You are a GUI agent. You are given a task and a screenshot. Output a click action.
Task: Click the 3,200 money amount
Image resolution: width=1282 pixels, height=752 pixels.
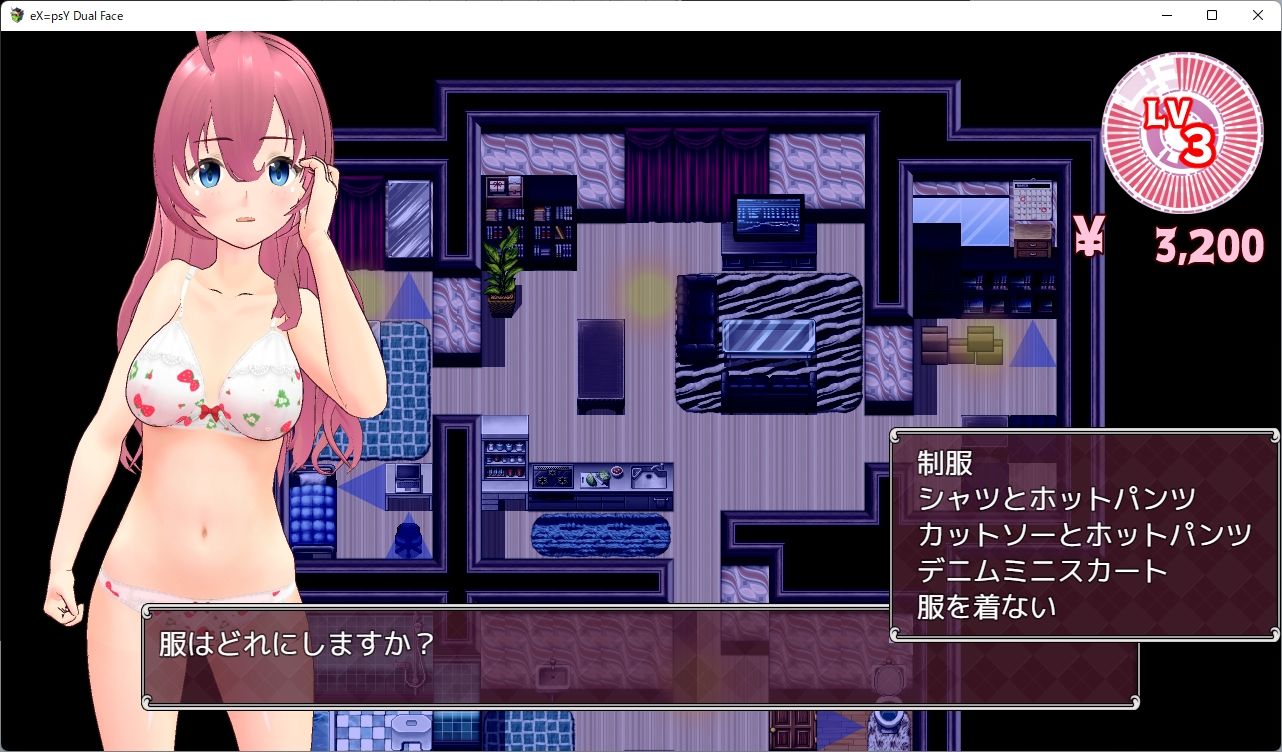[x=1206, y=245]
